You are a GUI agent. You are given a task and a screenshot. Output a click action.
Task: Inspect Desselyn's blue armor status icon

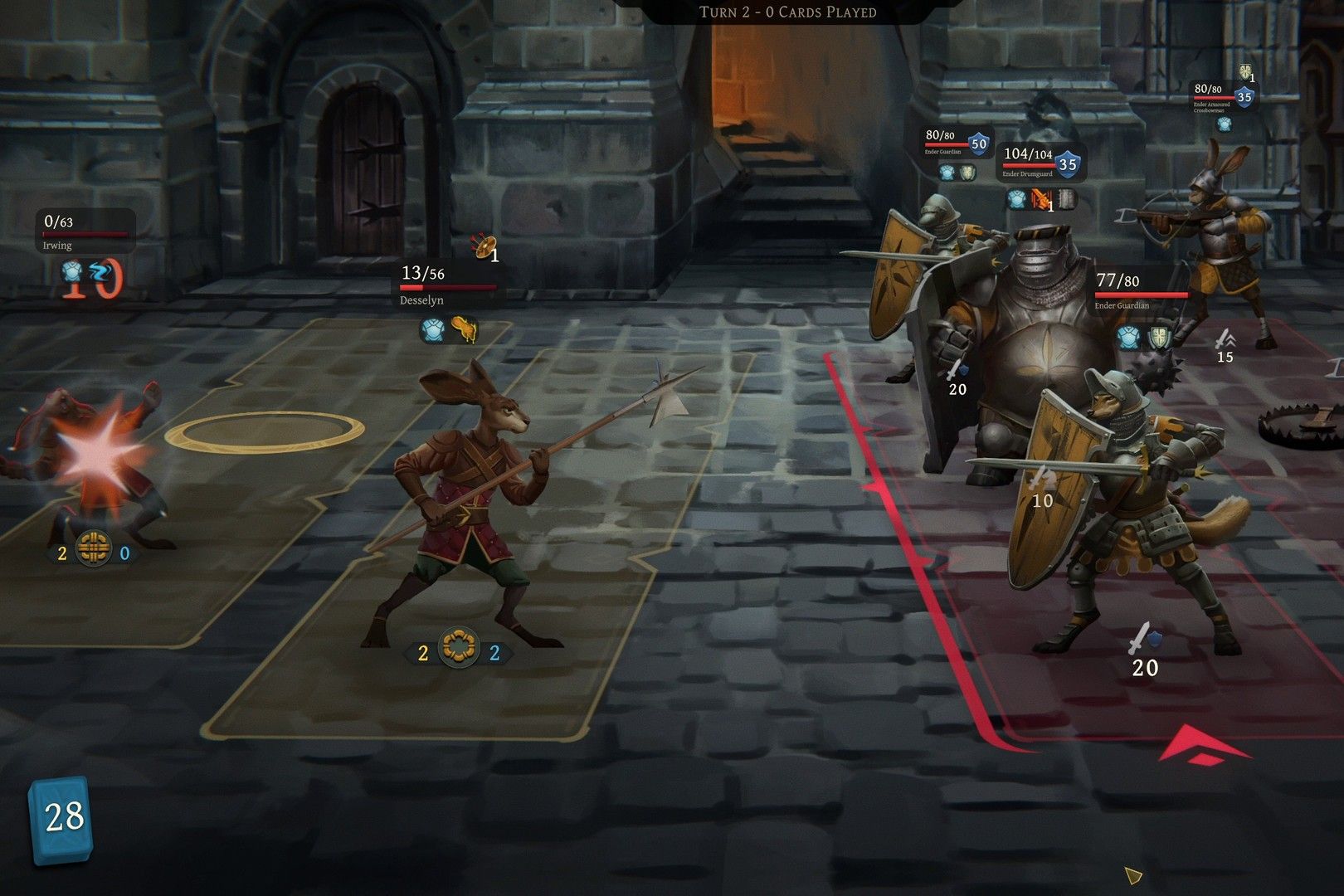pos(433,329)
